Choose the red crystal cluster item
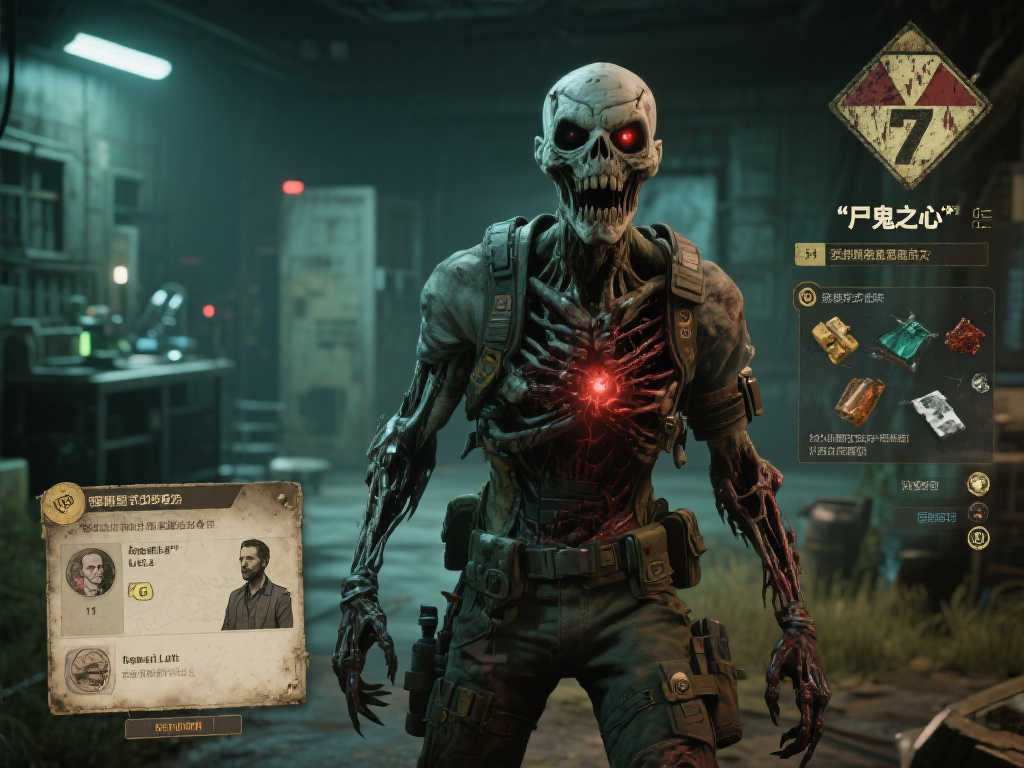The width and height of the screenshot is (1024, 768). point(964,337)
